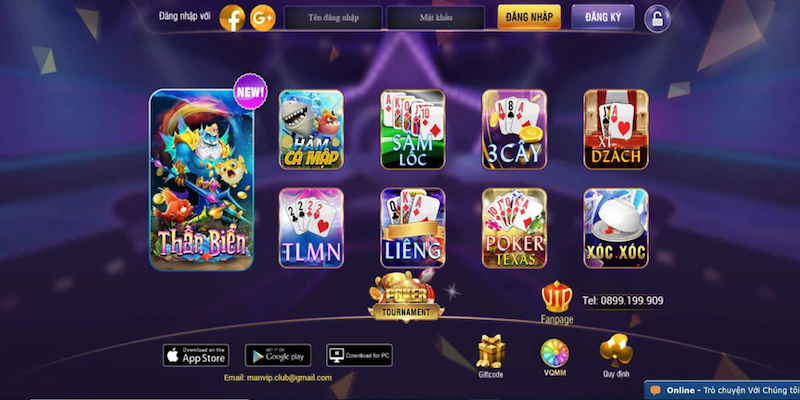Open the Poker Tournament banner

tap(406, 297)
